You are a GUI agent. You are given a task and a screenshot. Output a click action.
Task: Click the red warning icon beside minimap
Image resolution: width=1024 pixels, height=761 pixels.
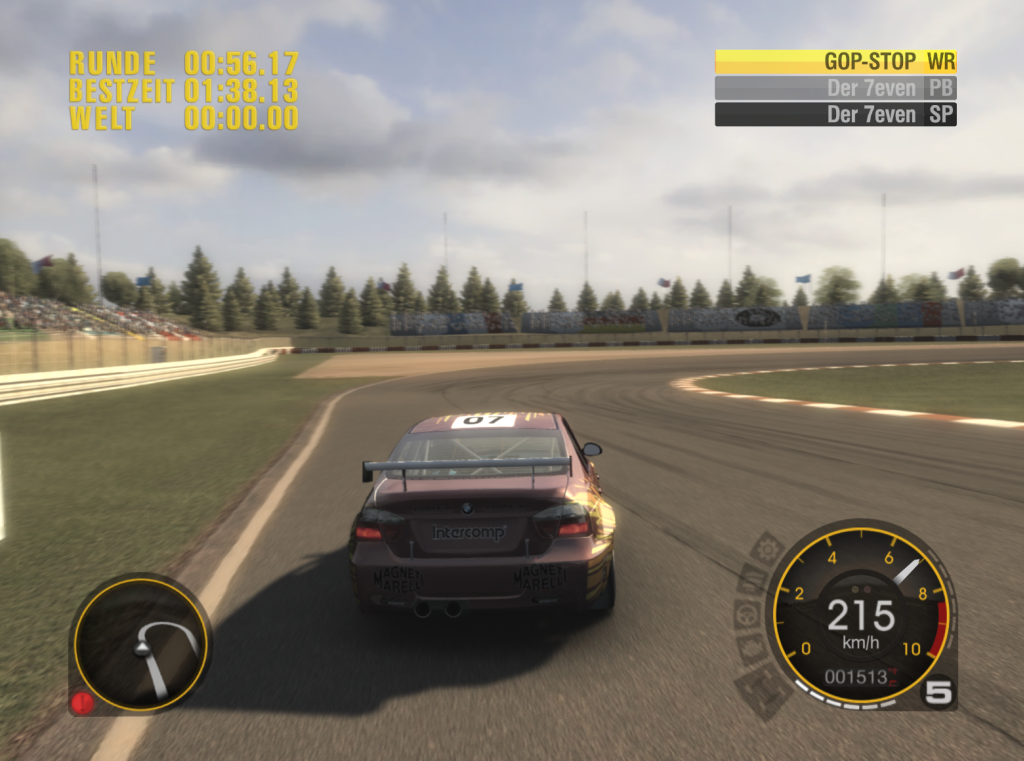[82, 702]
